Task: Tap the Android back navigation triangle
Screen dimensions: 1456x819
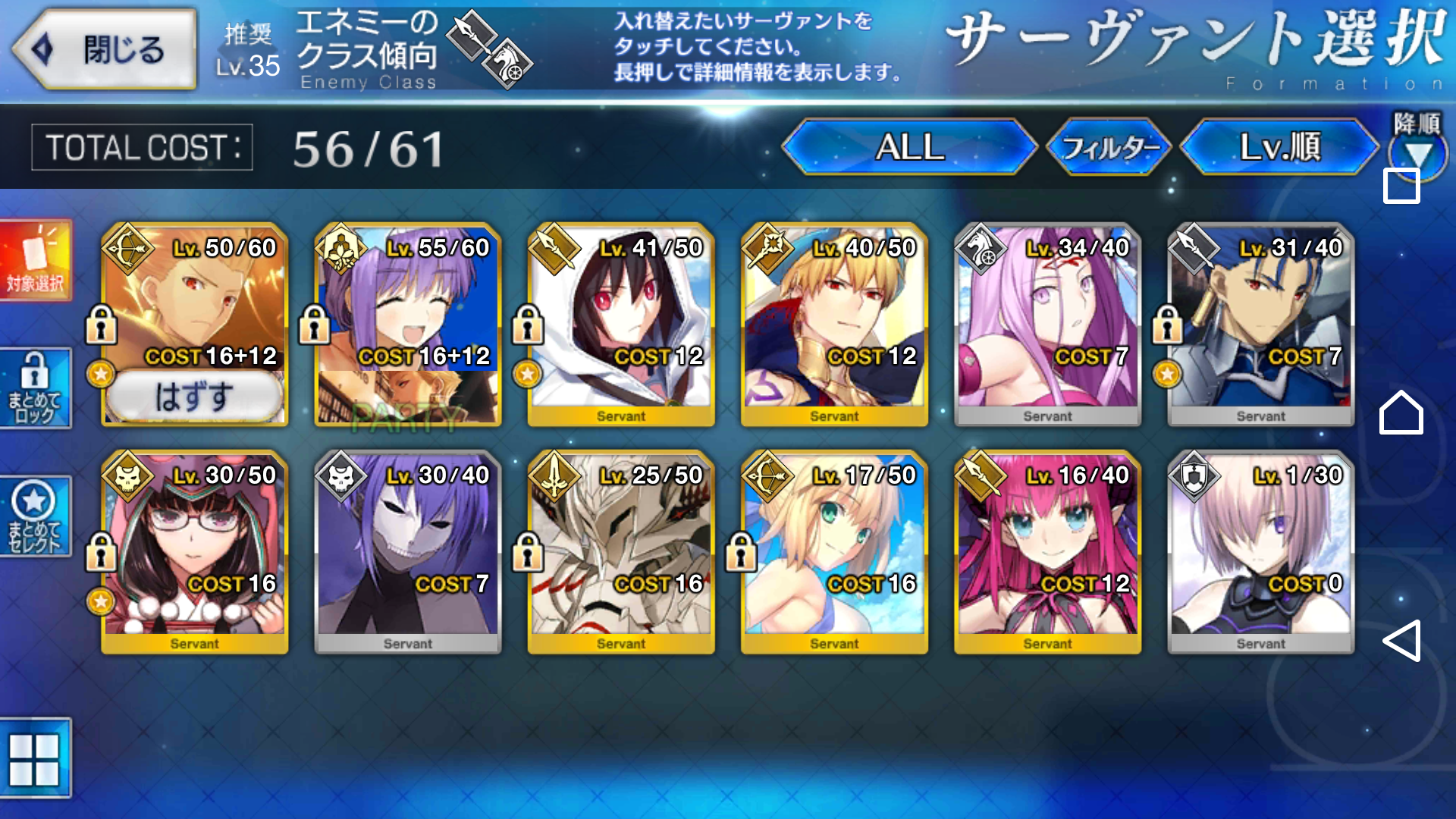Action: point(1401,641)
